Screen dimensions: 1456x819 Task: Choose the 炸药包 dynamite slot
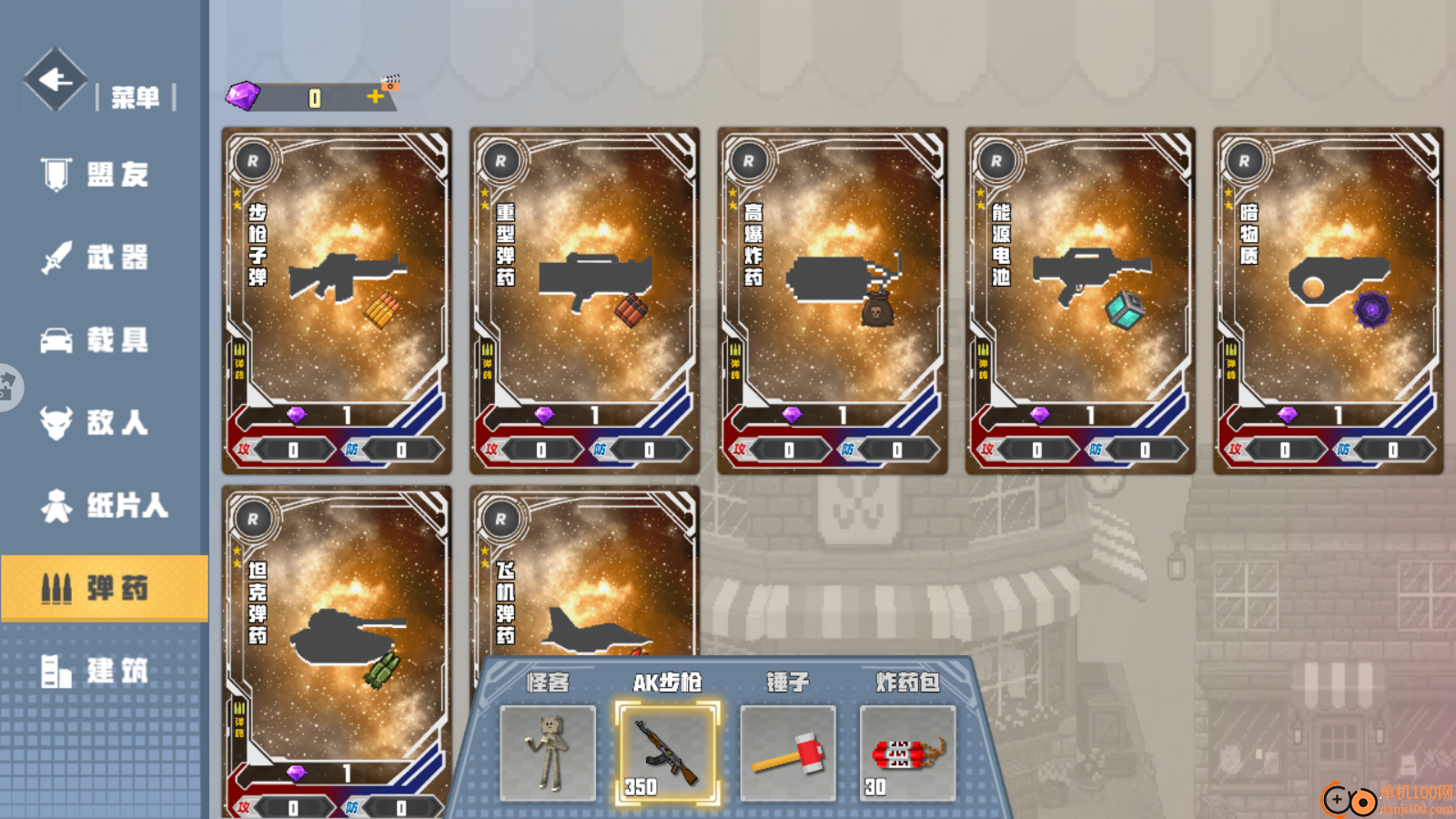[907, 753]
